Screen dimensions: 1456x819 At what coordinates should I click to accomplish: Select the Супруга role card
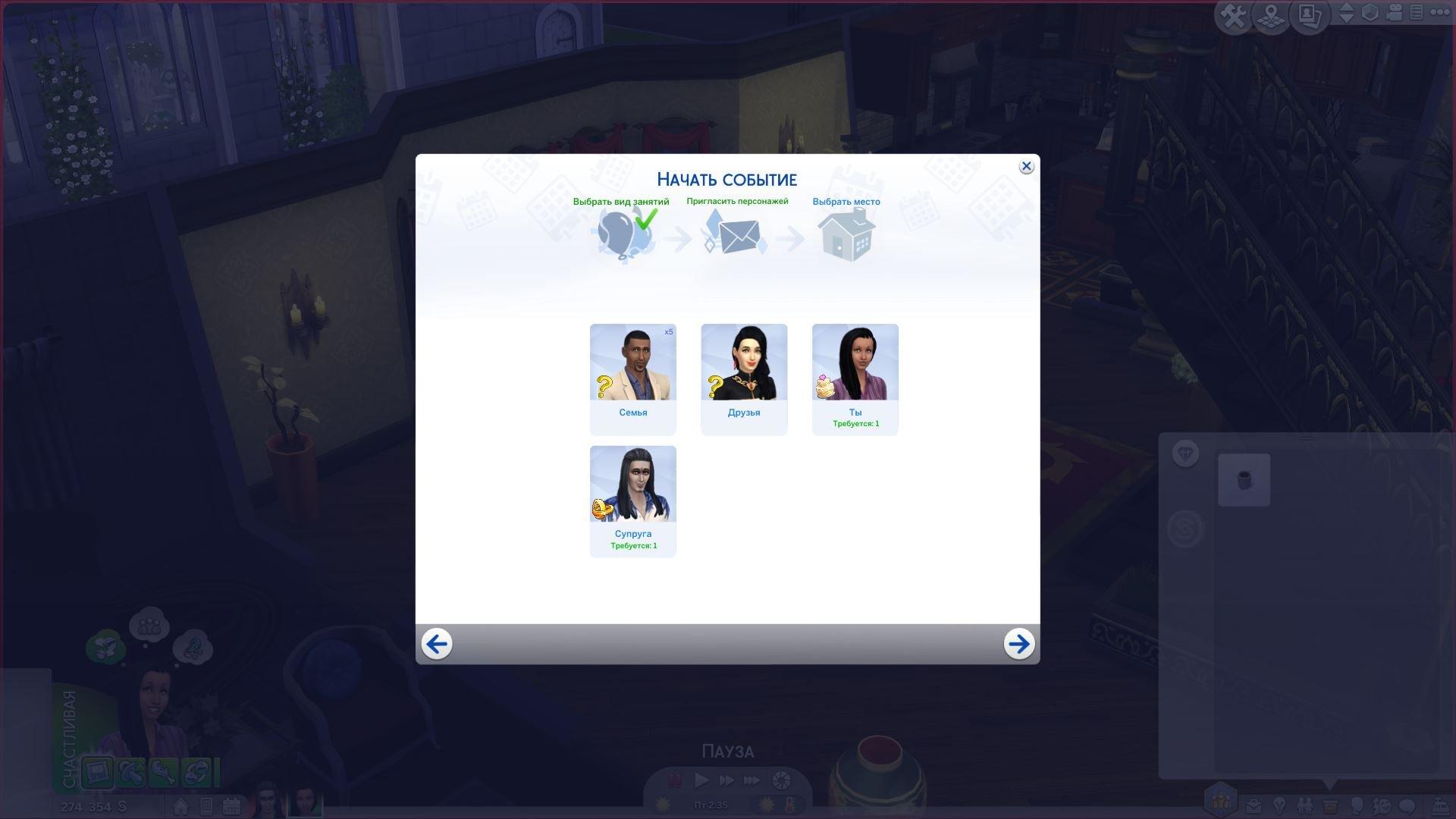(x=632, y=500)
